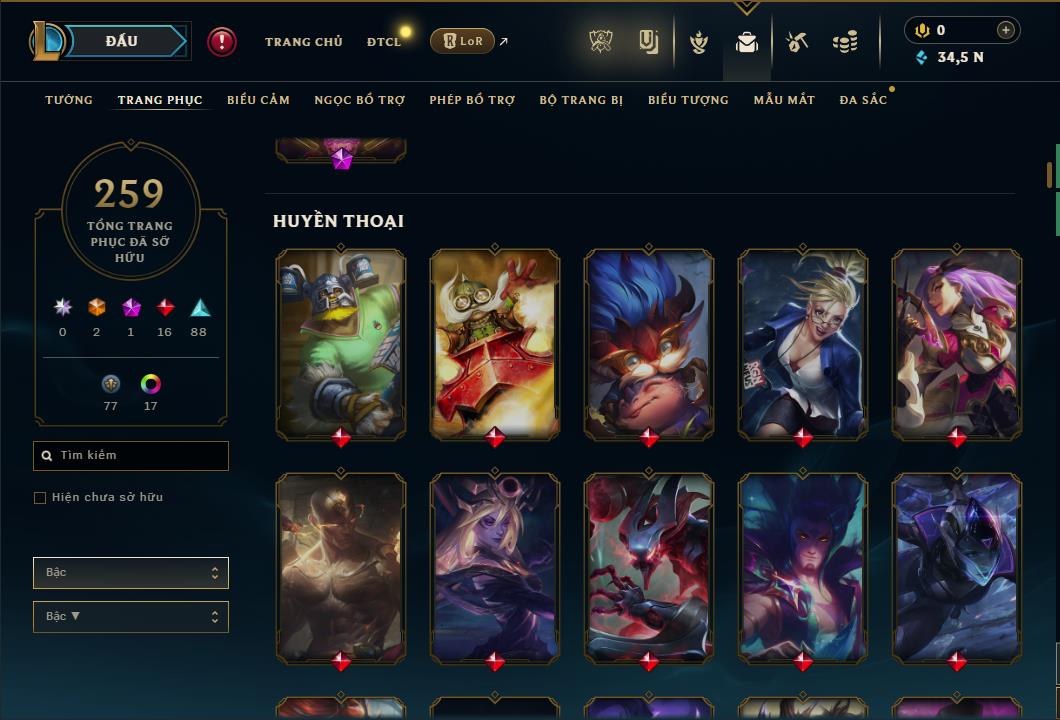Screen dimensions: 1060x720
Task: Go to the ĐTCL game mode
Action: tap(384, 42)
